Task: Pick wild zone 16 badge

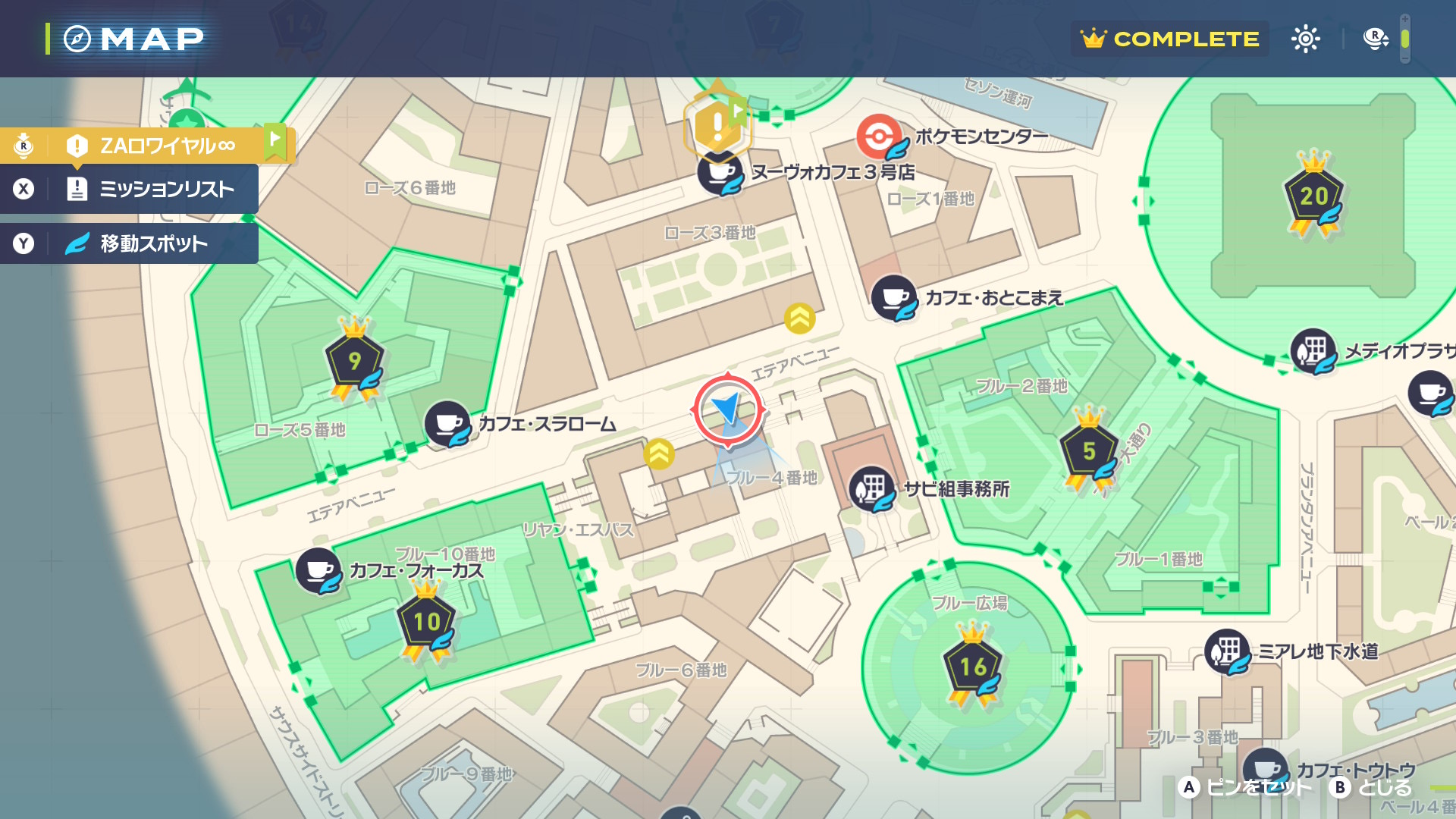Action: 973,667
